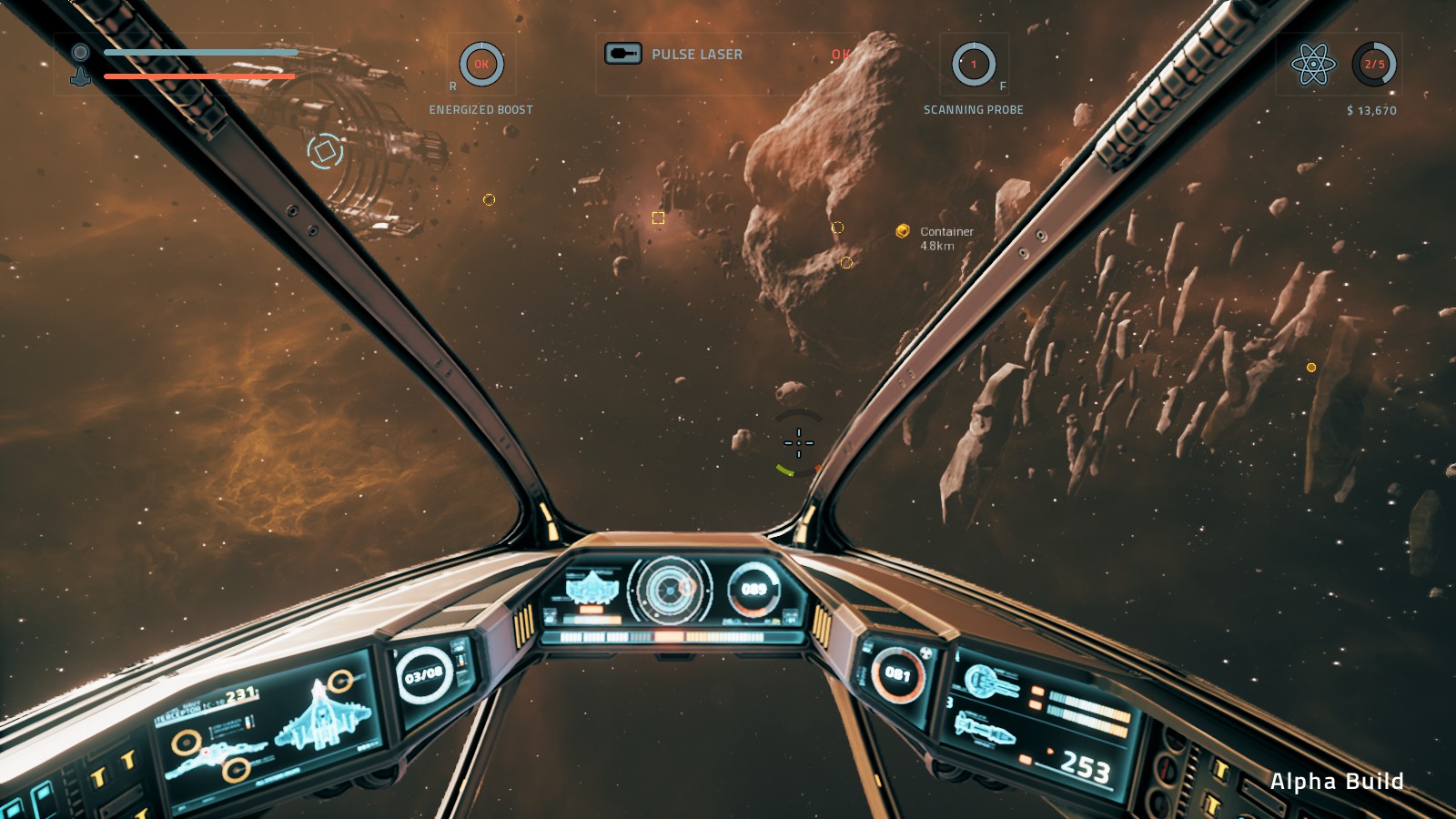This screenshot has height=819, width=1456.
Task: Click the atom-shaped energy core icon
Action: 1313,65
